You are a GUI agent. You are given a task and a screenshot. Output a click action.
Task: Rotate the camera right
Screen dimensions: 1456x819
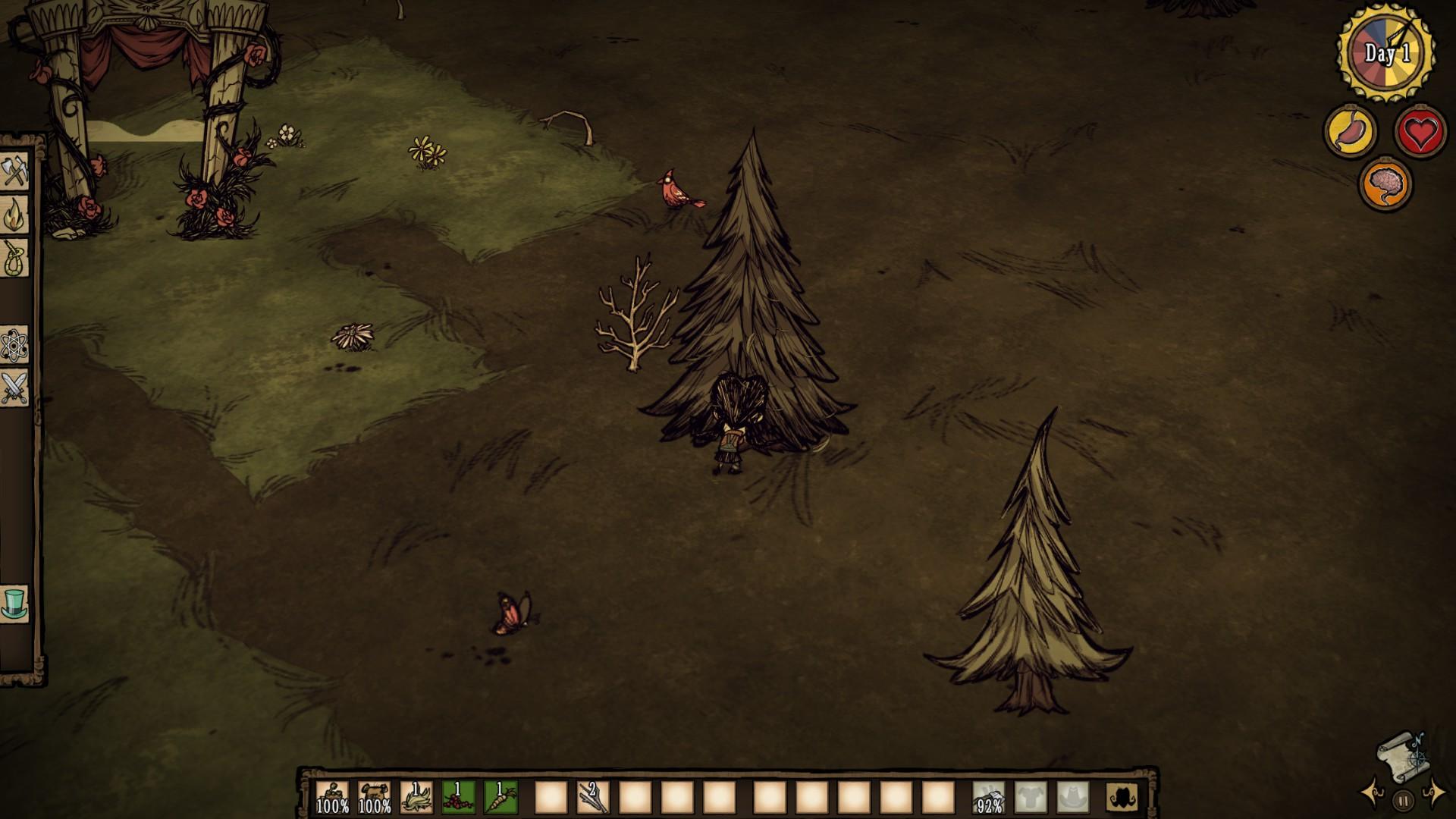tap(1433, 793)
